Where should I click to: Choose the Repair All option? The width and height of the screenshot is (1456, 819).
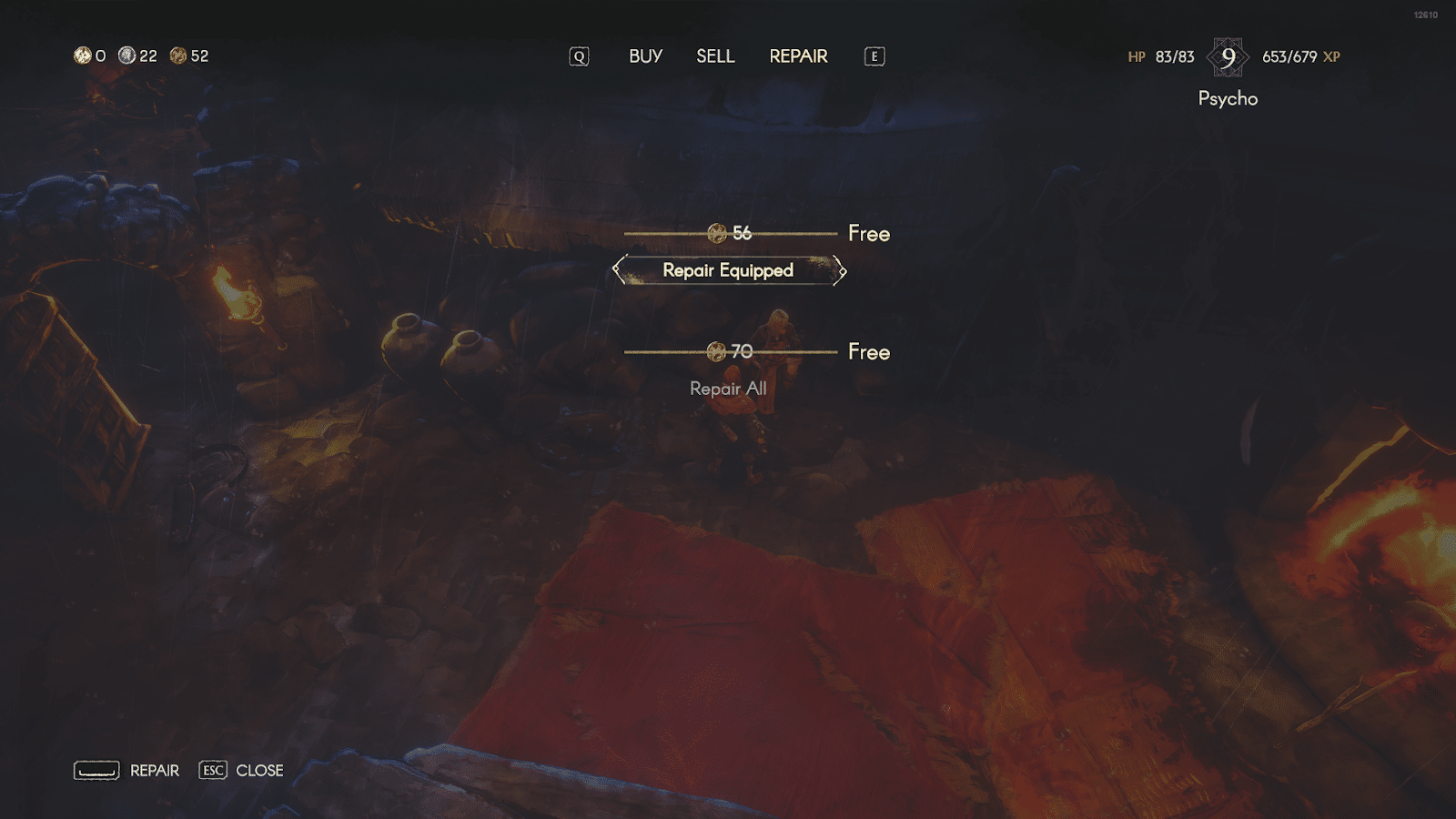pos(729,389)
